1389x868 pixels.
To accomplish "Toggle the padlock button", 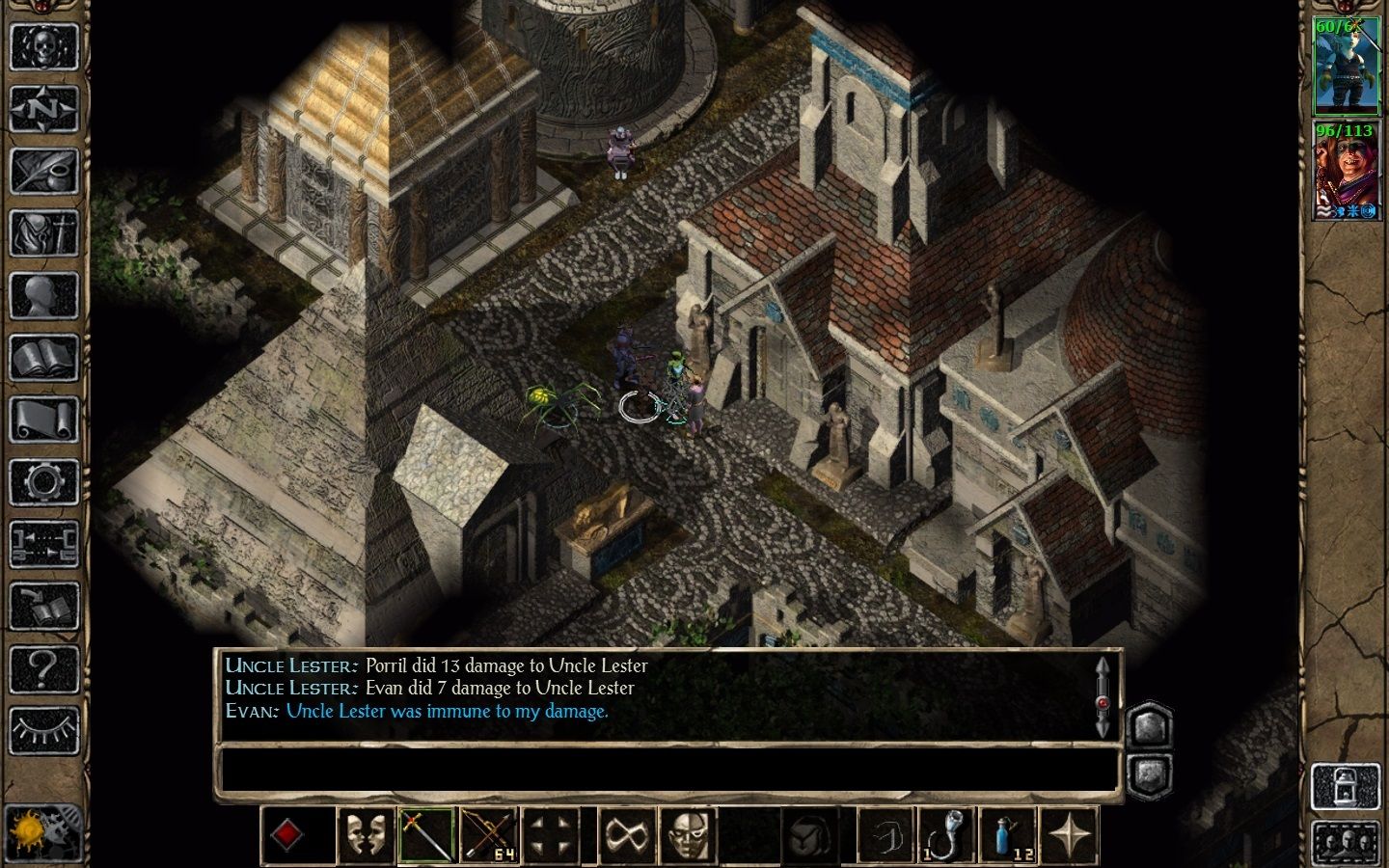I will [1344, 783].
